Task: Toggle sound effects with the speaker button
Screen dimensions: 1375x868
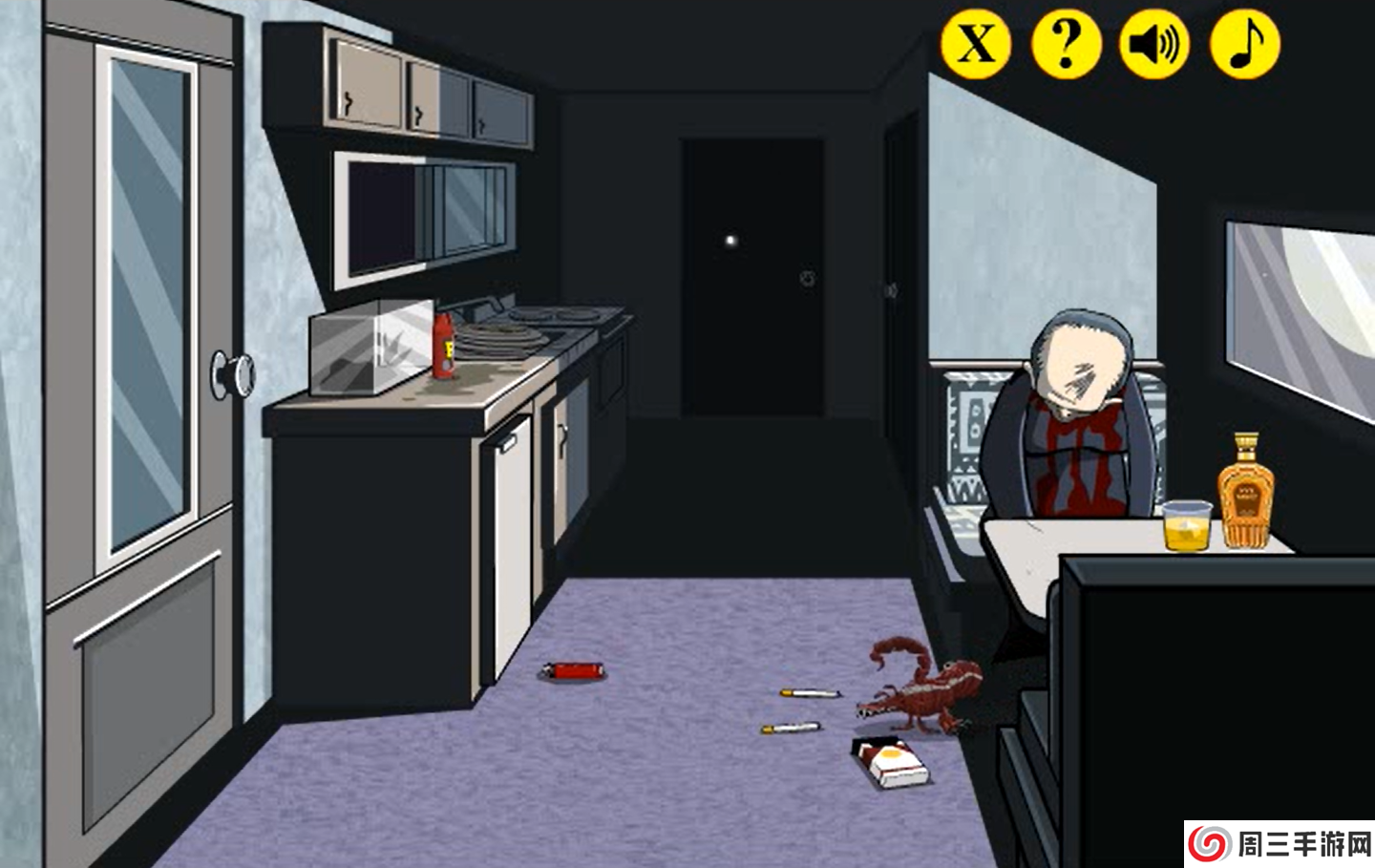Action: [1154, 44]
